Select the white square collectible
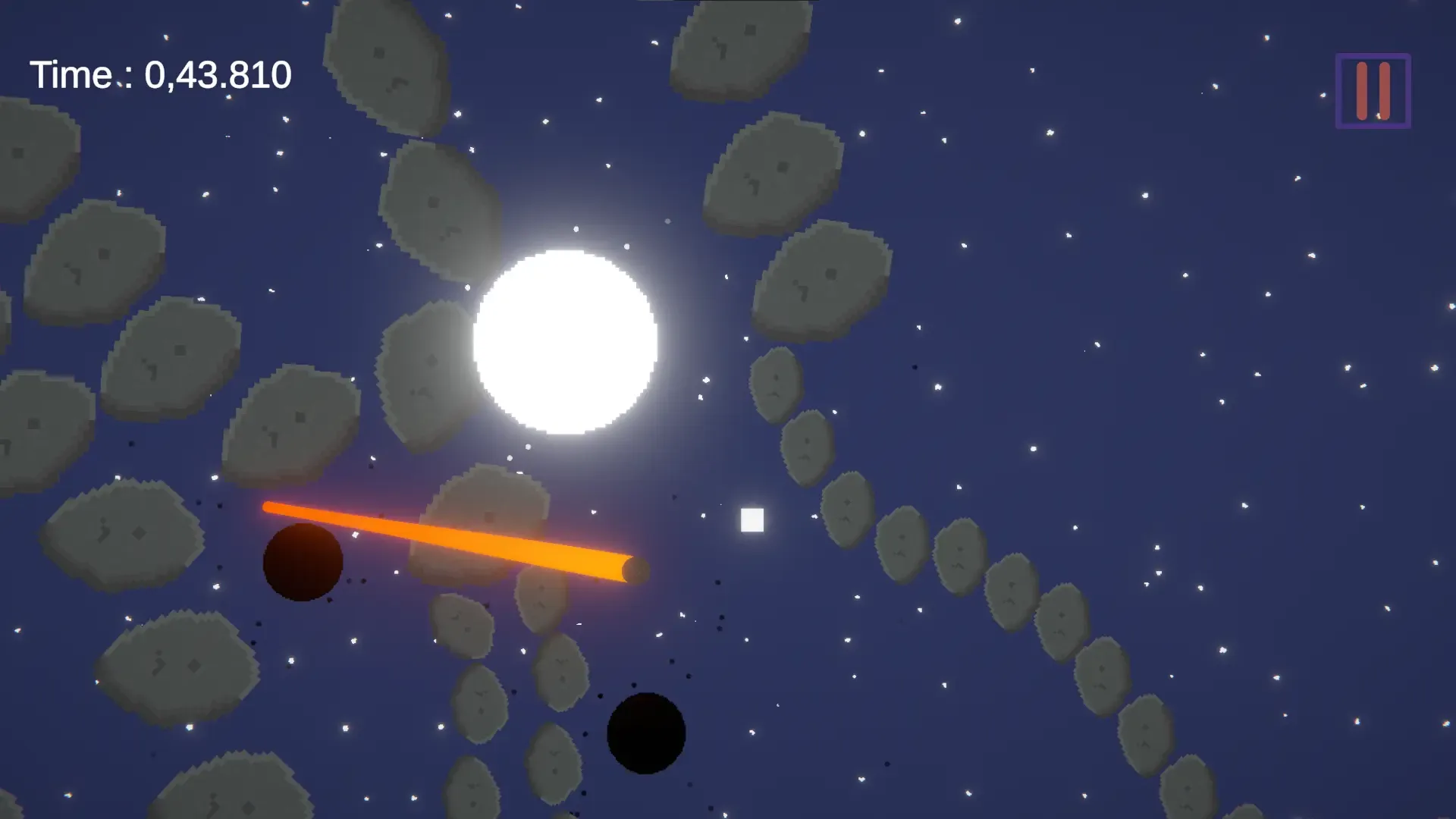 (x=752, y=519)
